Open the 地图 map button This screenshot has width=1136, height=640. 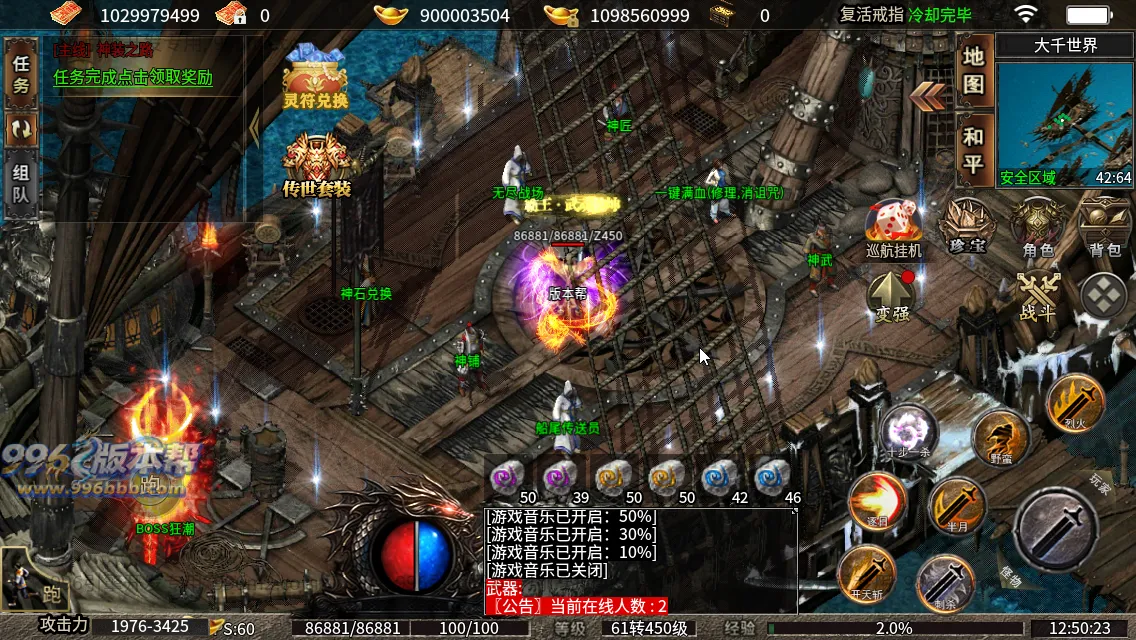coord(973,70)
